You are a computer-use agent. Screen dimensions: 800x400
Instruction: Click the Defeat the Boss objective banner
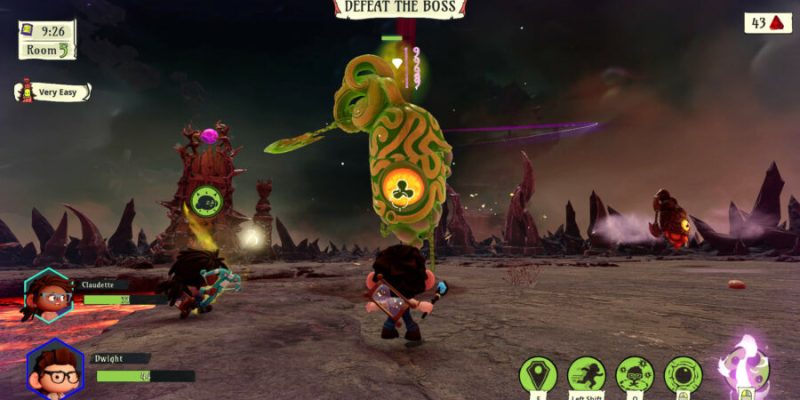399,8
